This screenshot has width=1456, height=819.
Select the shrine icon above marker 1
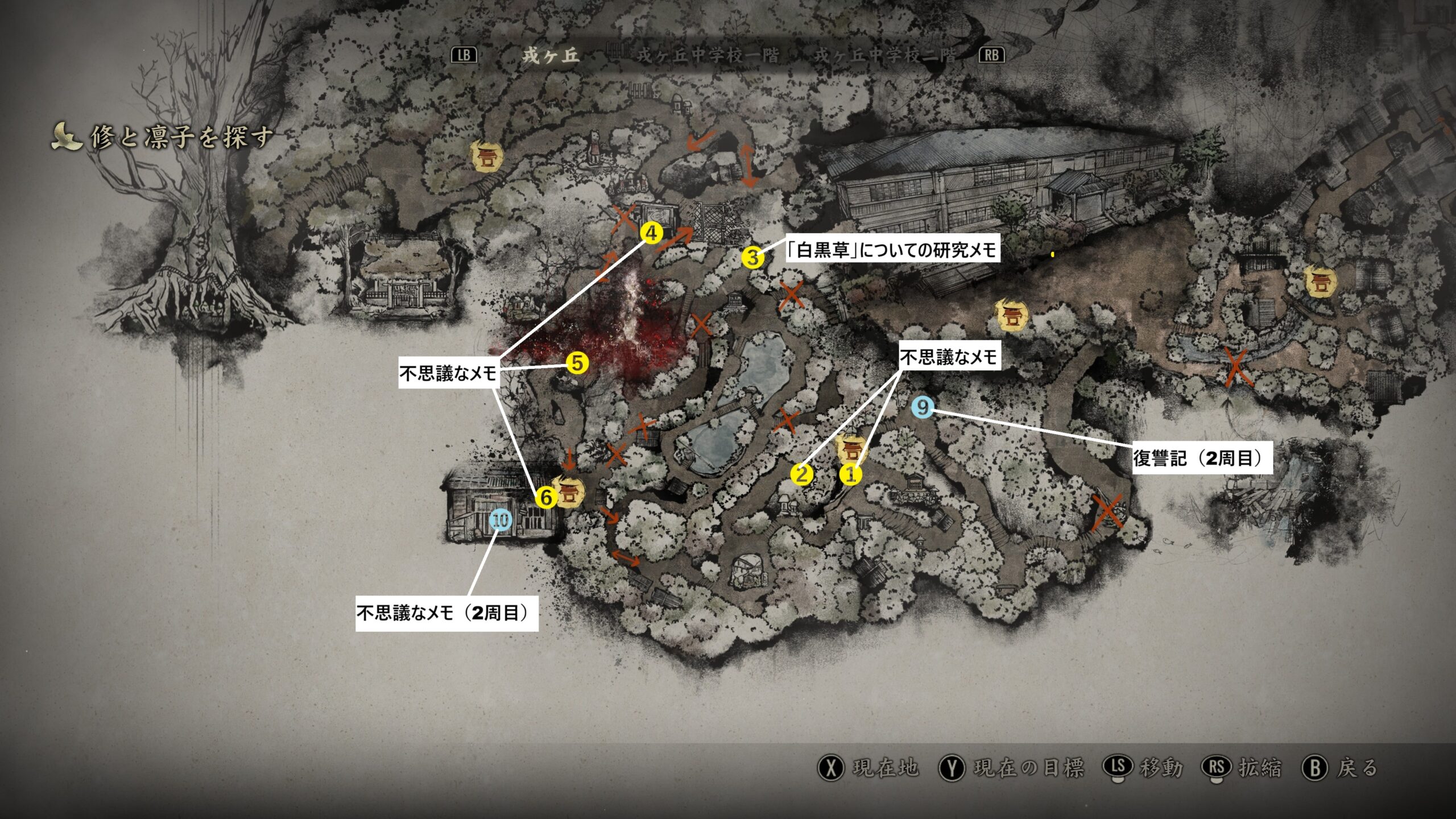coord(851,449)
